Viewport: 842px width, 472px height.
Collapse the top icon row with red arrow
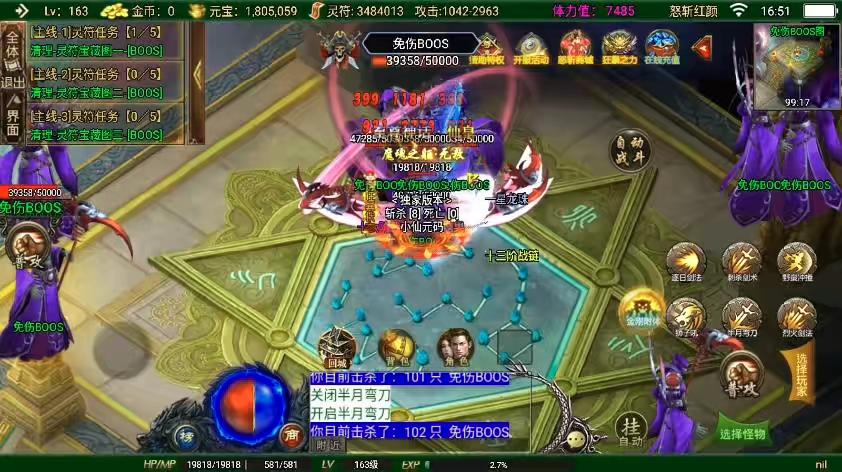[x=702, y=46]
